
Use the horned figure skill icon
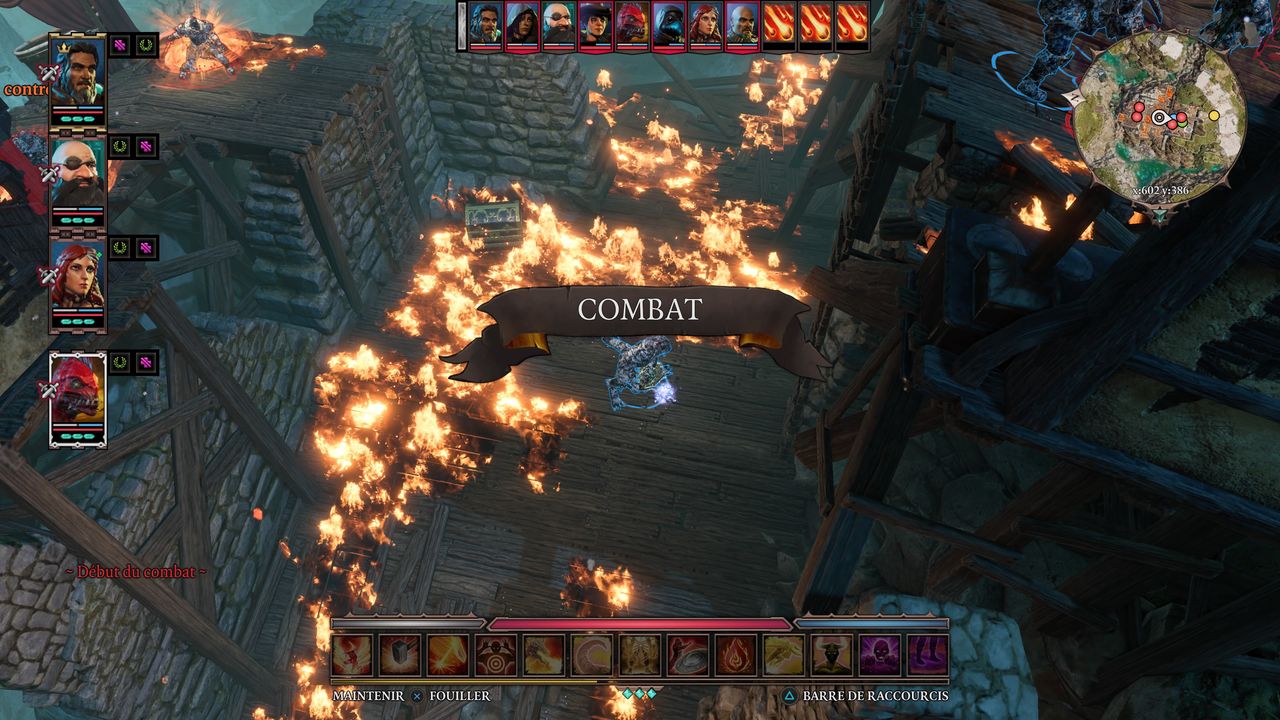831,655
